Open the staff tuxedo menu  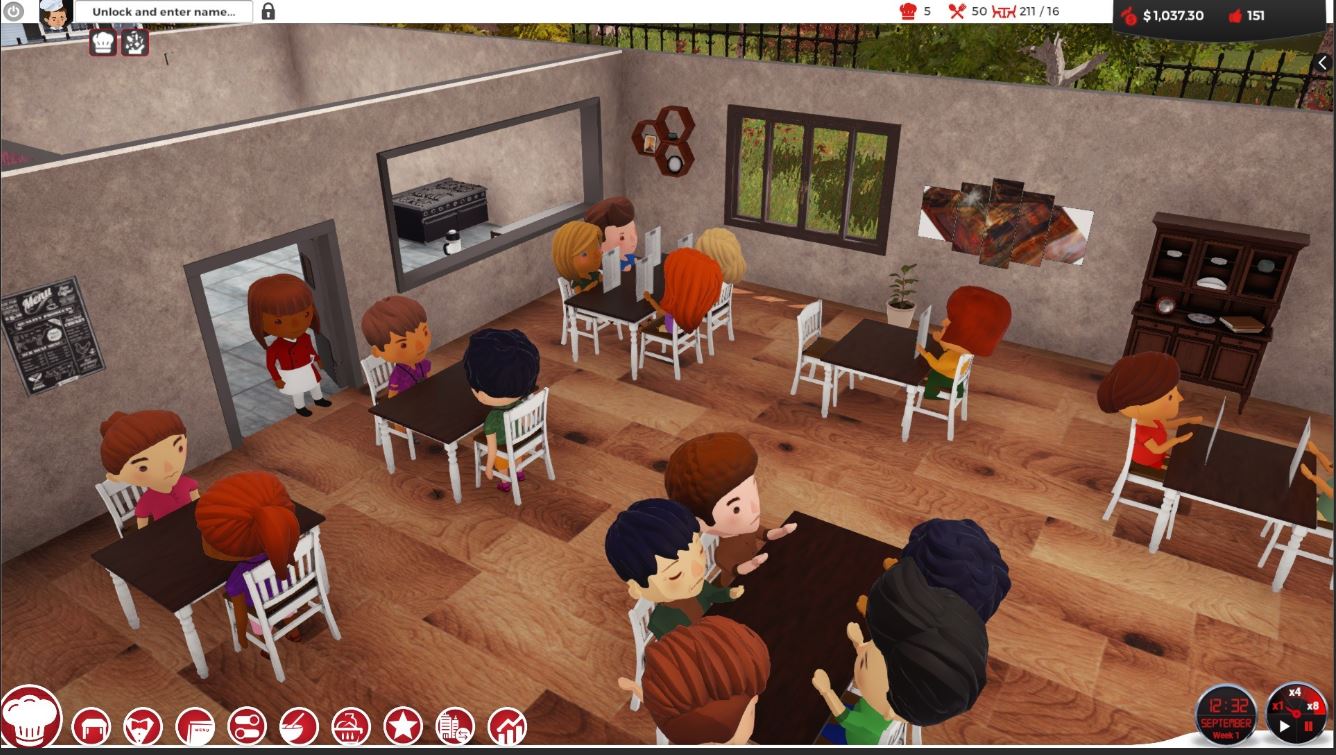(x=143, y=727)
